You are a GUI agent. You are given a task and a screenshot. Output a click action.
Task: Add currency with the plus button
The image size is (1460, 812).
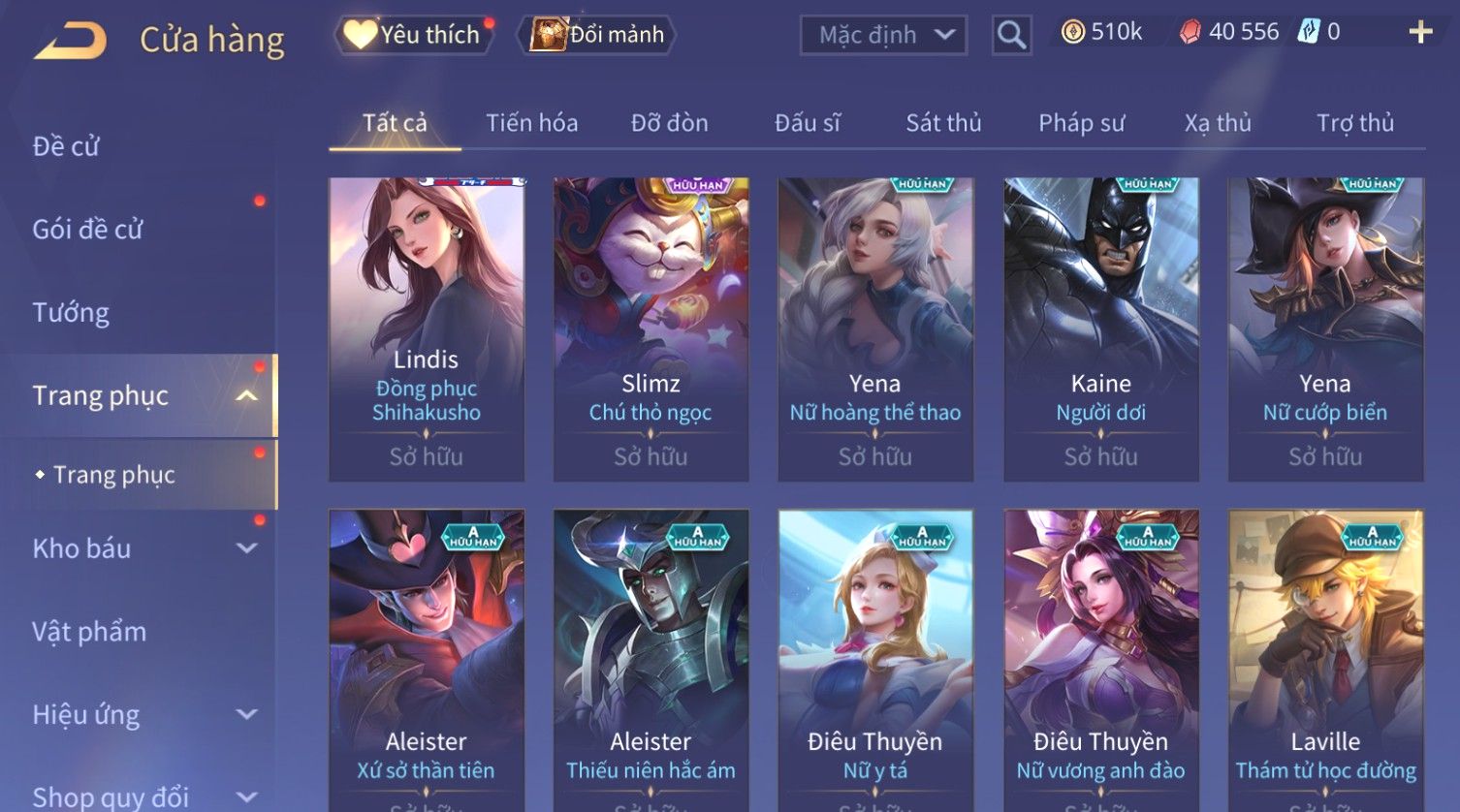pyautogui.click(x=1420, y=33)
